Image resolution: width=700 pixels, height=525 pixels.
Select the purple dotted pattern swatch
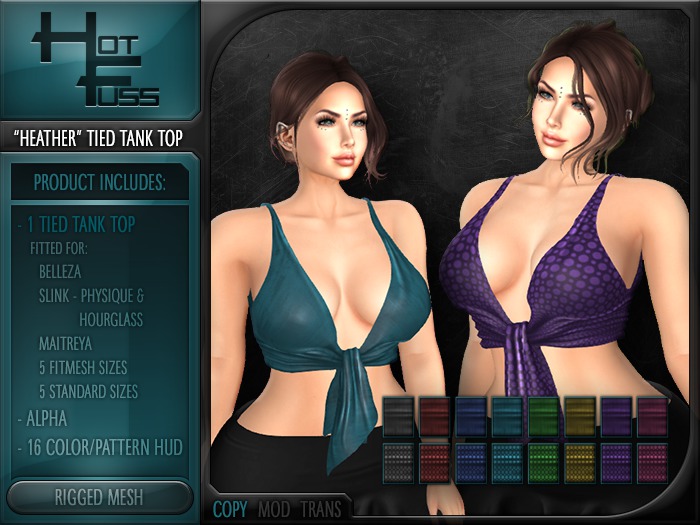pos(617,462)
